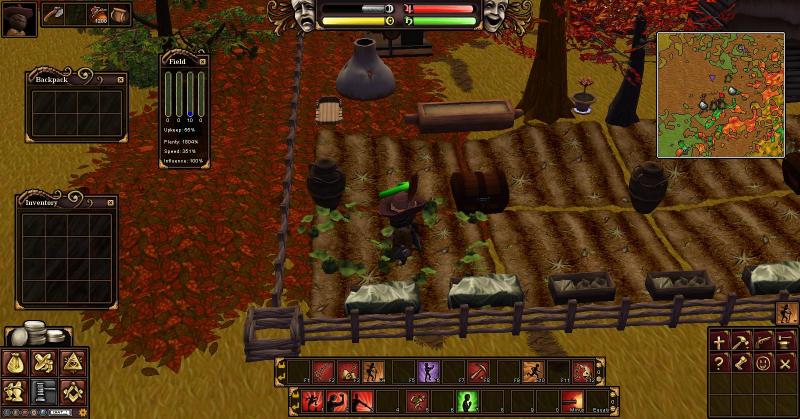The image size is (800, 419).
Task: Select the hammer action category
Action: [740, 342]
